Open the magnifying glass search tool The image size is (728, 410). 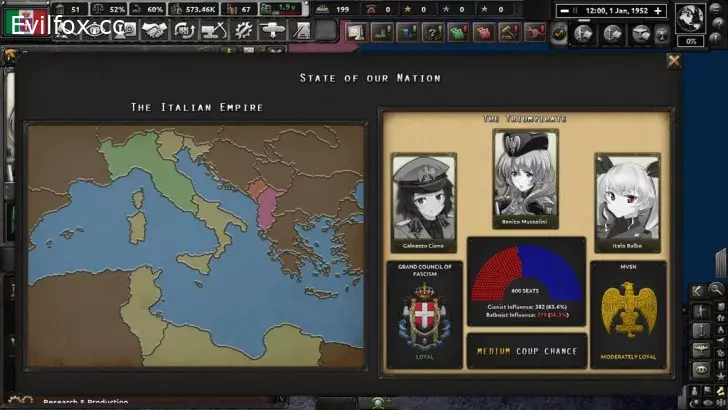pos(717,291)
